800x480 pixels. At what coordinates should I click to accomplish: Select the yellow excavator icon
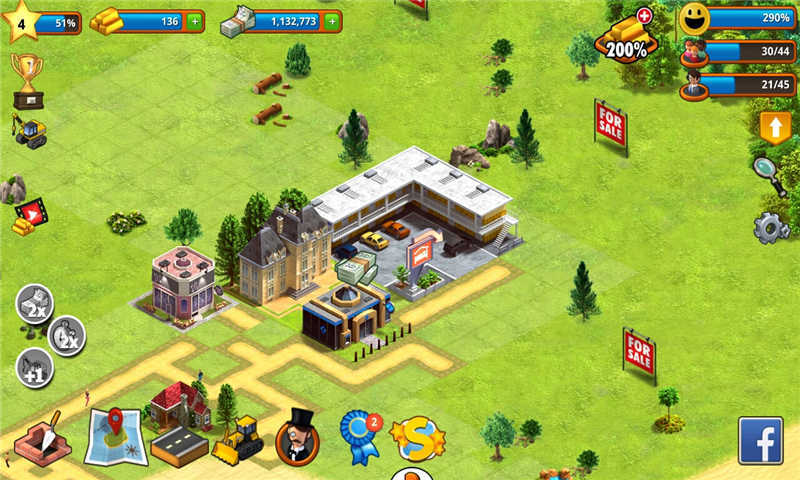[x=29, y=130]
